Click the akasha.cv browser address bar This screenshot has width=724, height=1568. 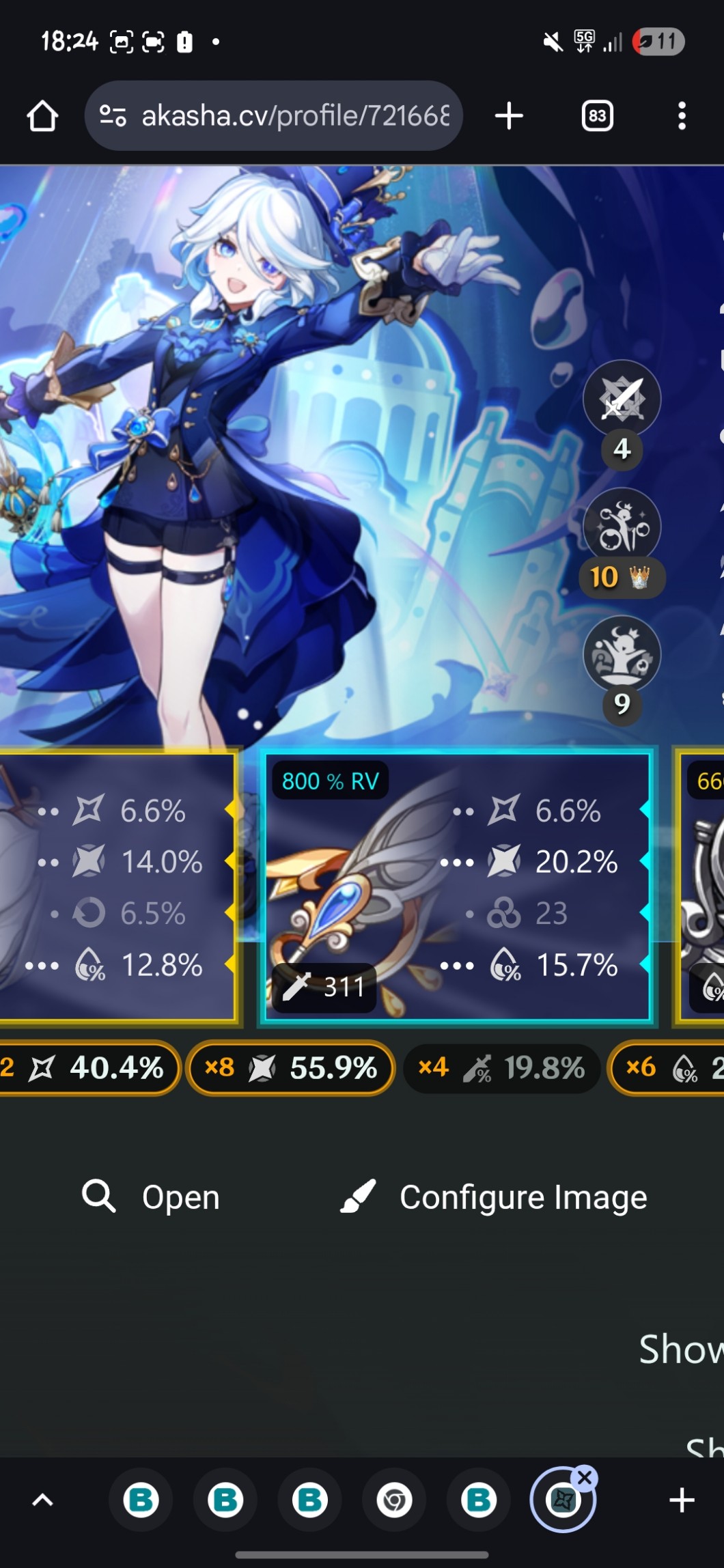(x=273, y=116)
